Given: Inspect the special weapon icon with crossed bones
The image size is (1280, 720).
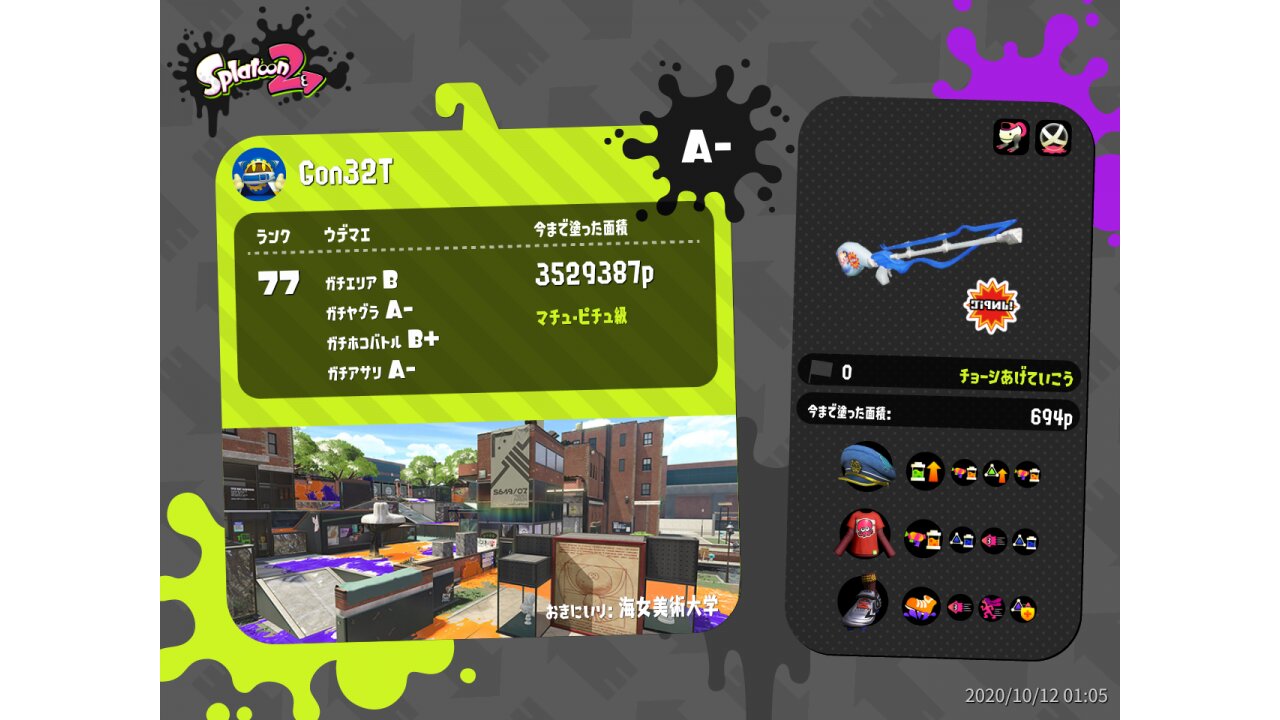Looking at the screenshot, I should tap(1052, 138).
